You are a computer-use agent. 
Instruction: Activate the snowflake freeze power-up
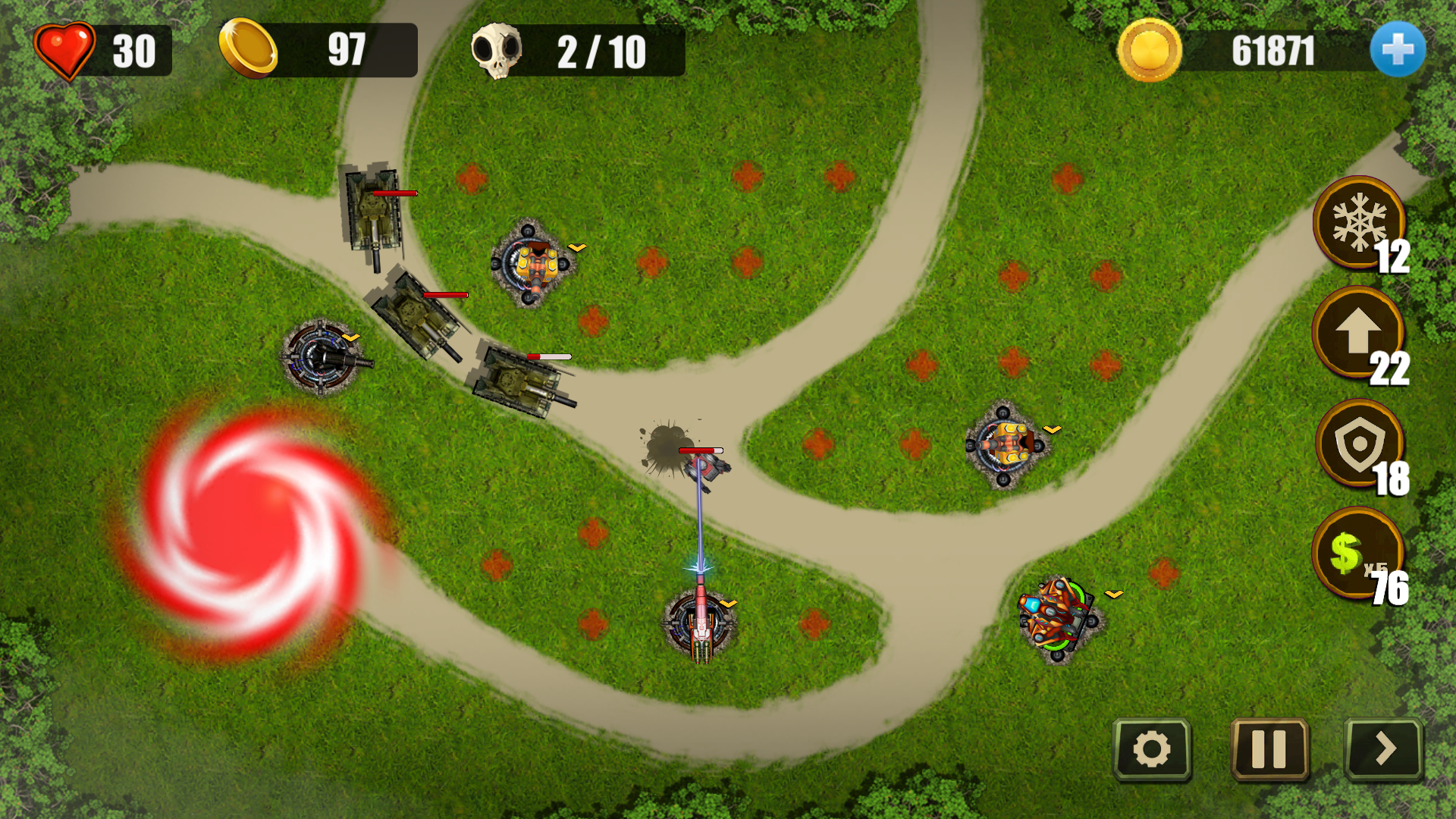point(1359,223)
